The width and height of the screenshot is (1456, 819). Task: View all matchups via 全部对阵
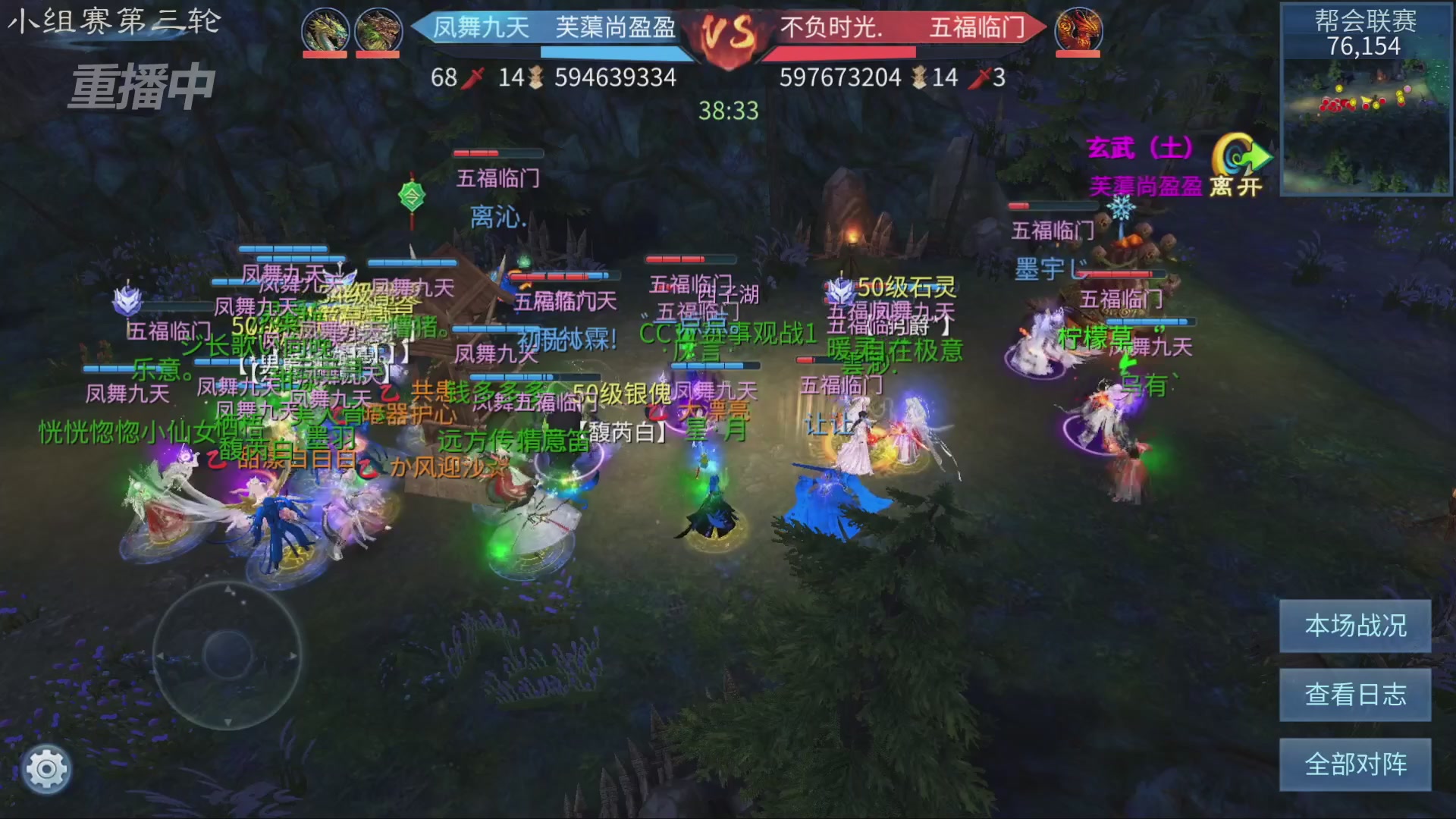tap(1356, 764)
